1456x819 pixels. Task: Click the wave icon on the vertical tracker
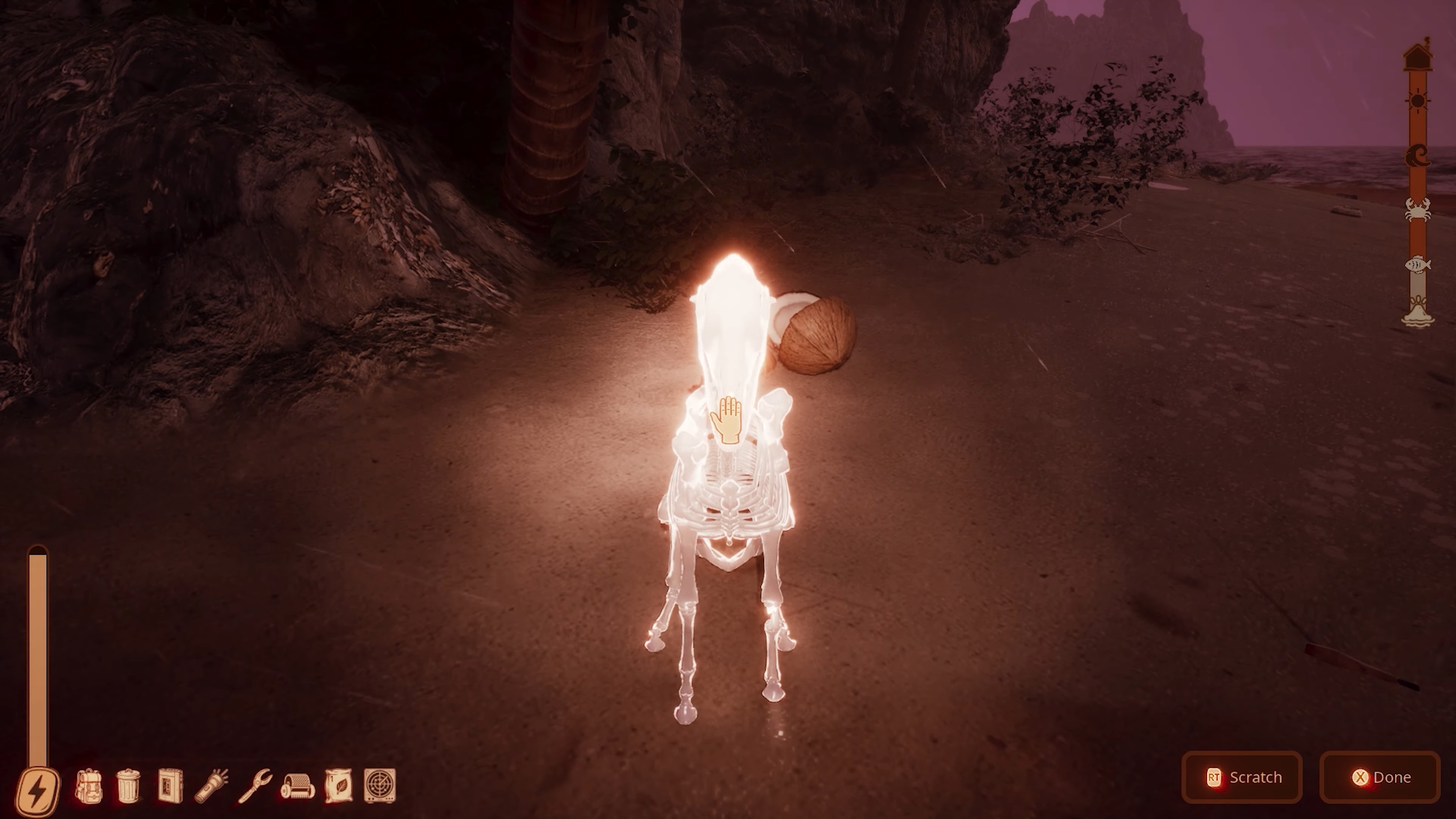click(x=1417, y=155)
